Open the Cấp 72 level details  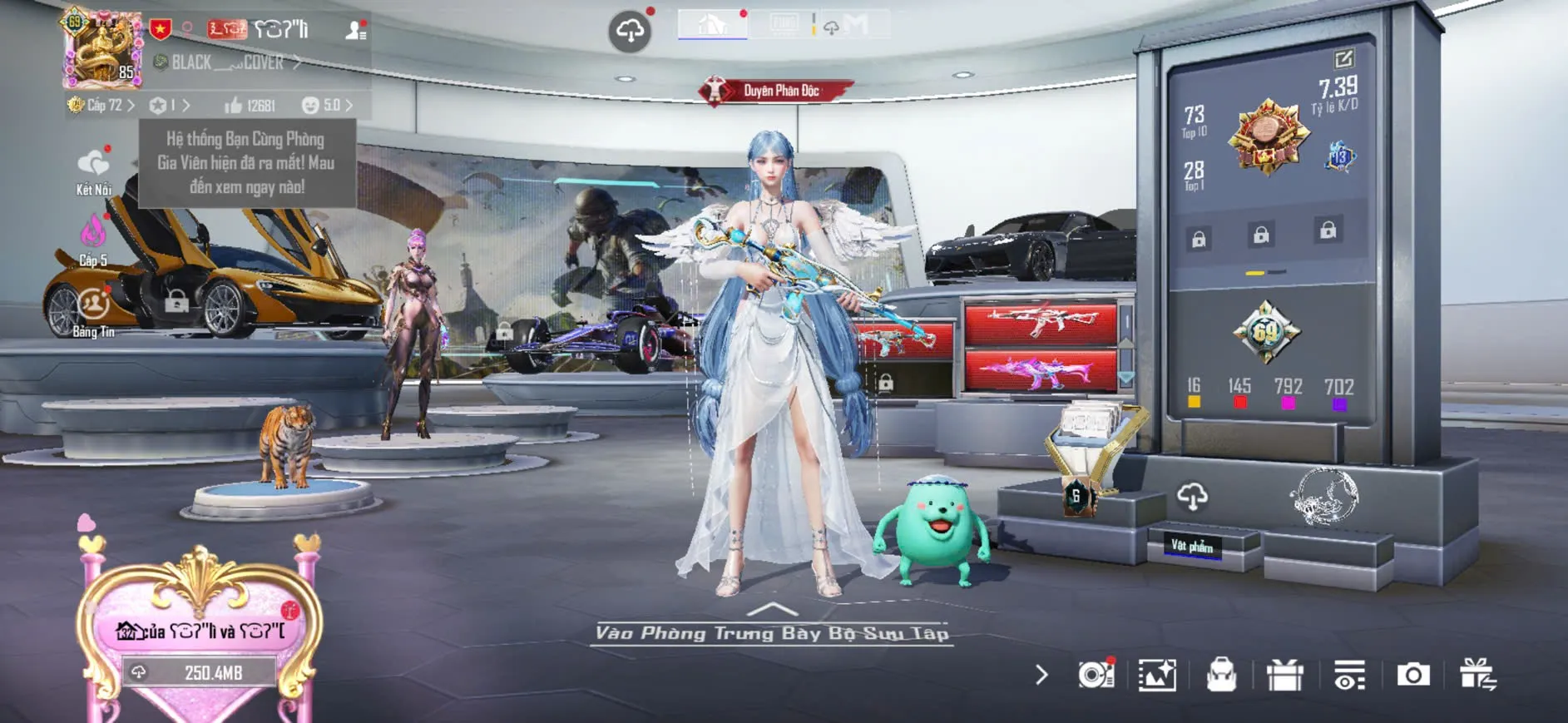point(101,106)
